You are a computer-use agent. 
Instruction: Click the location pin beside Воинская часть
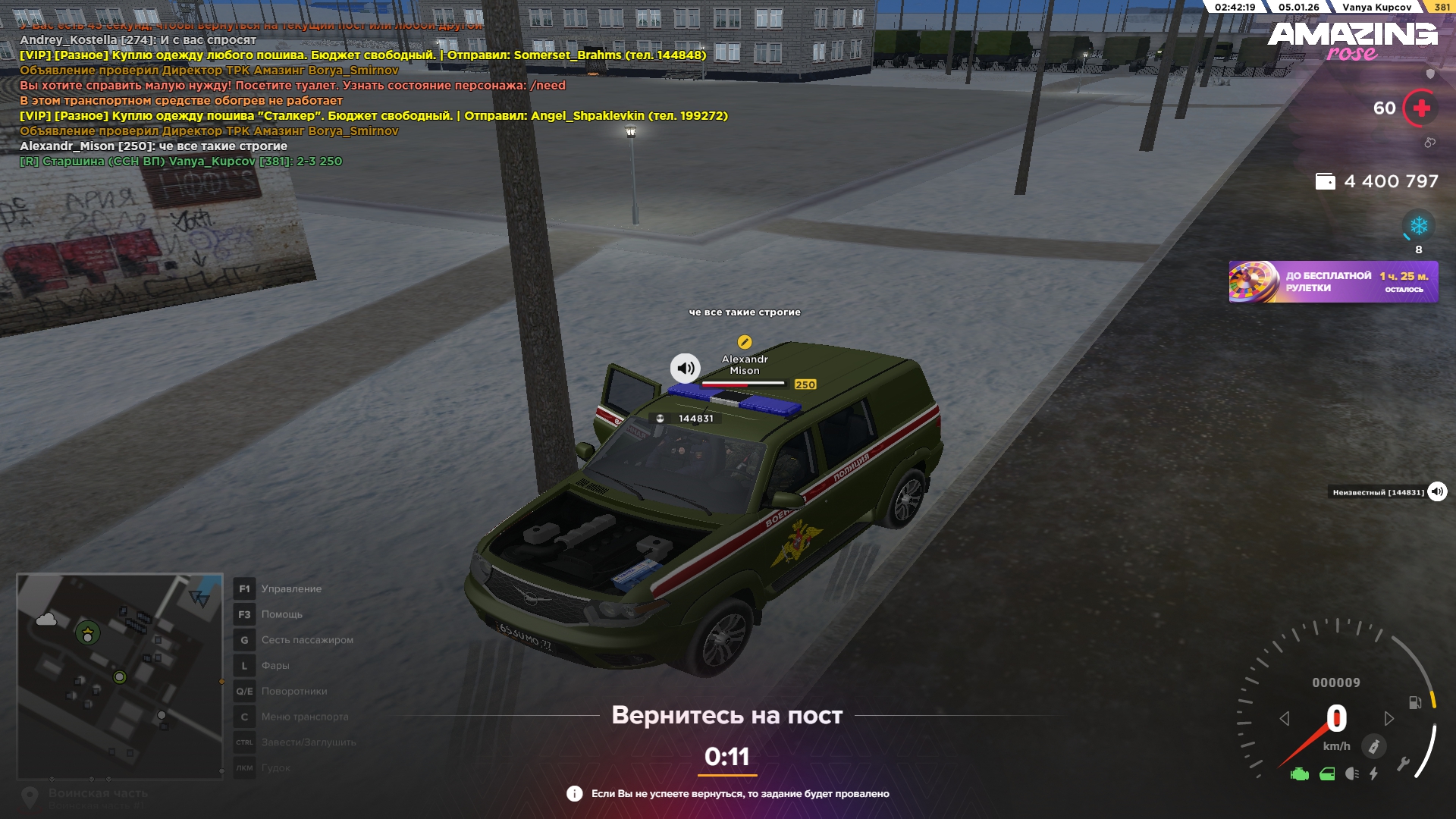pos(30,796)
